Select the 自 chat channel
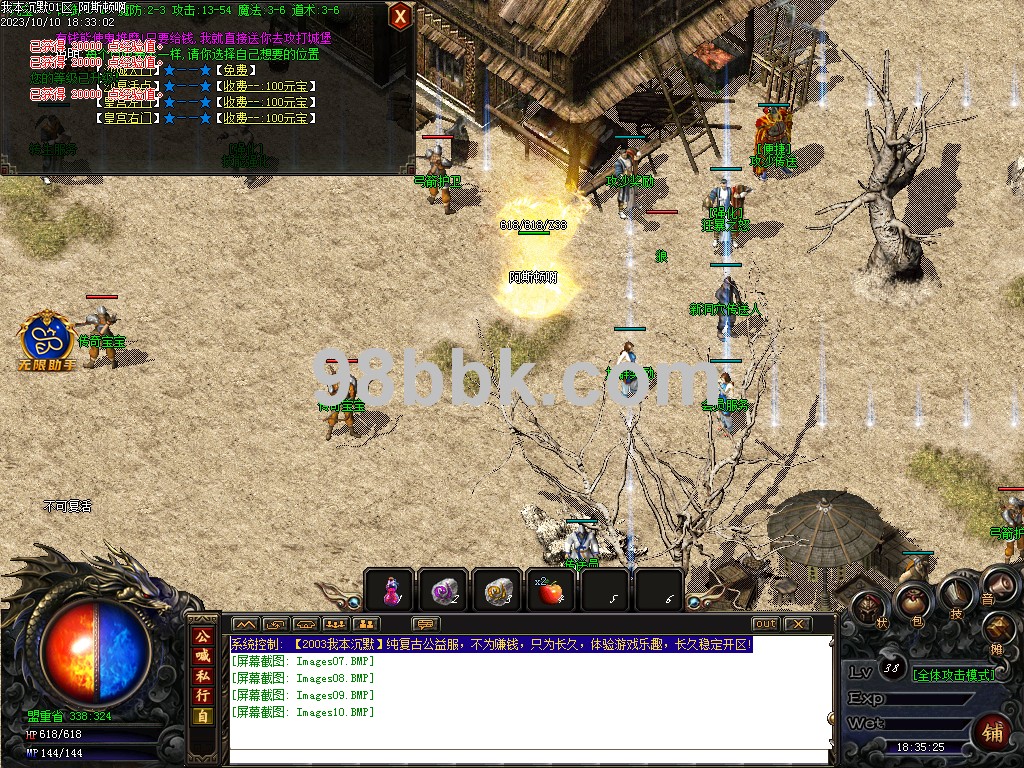The height and width of the screenshot is (768, 1024). tap(203, 716)
